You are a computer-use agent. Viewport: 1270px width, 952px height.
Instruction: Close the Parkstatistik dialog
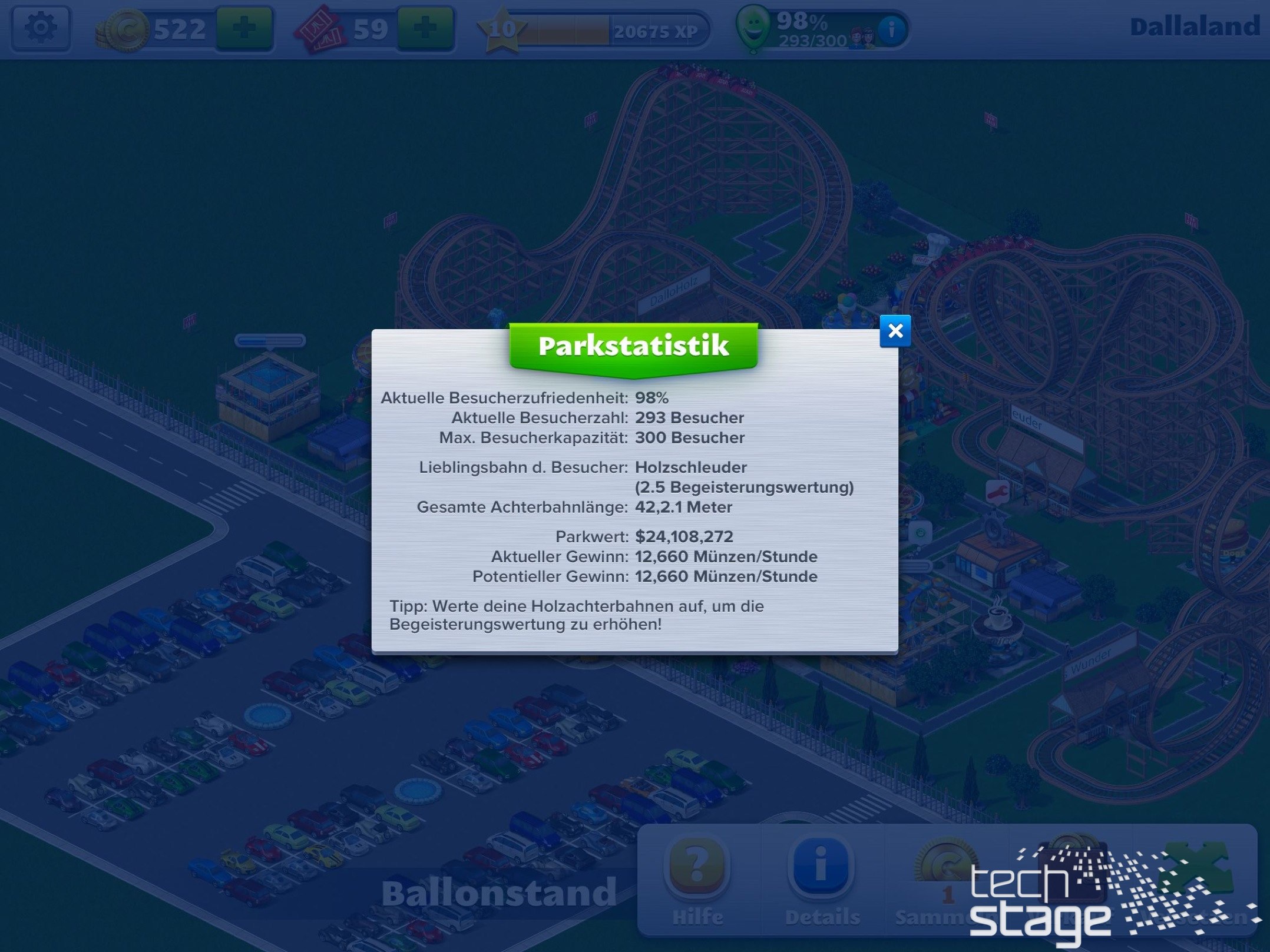[895, 331]
